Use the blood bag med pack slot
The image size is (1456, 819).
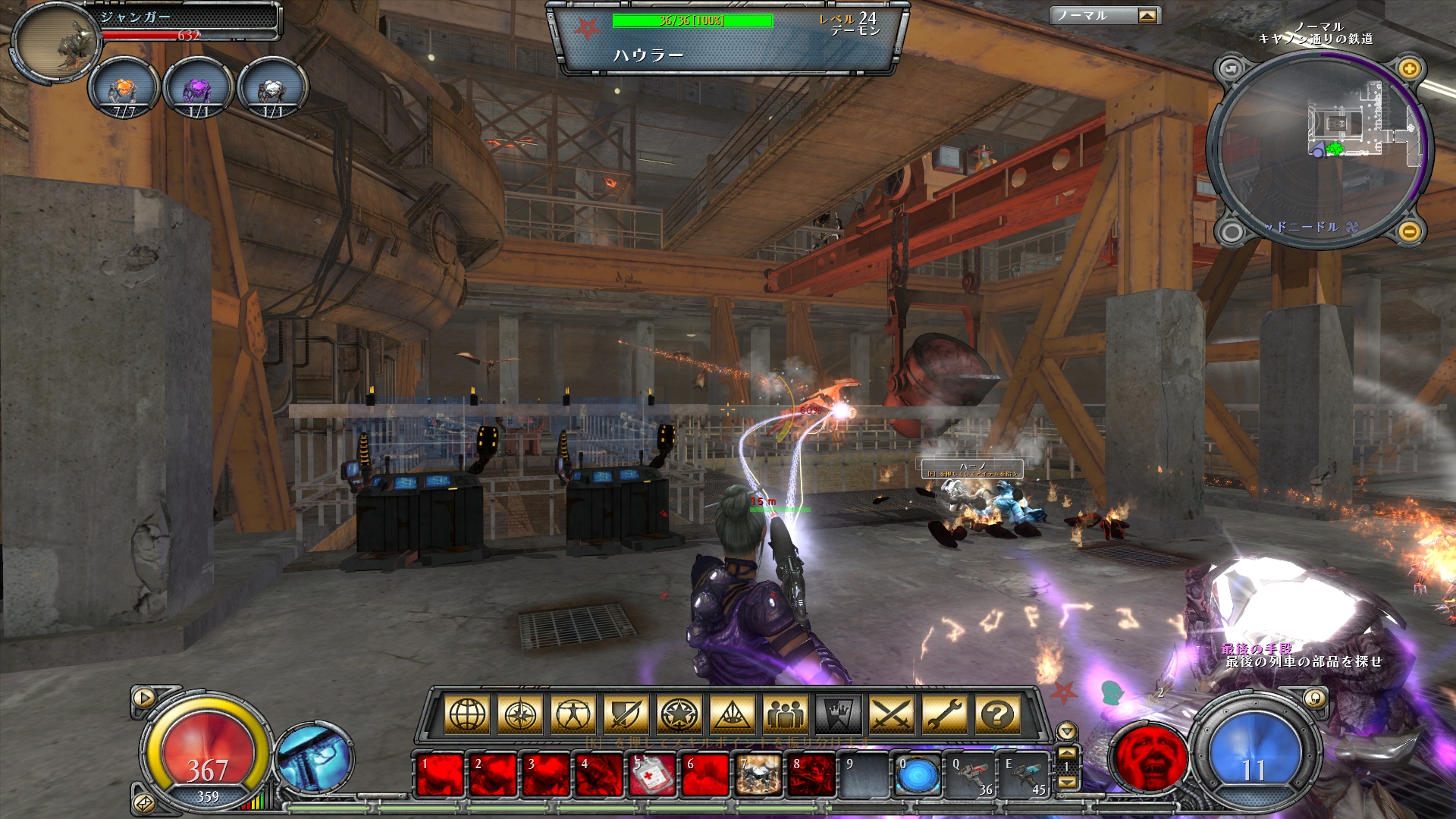(652, 776)
